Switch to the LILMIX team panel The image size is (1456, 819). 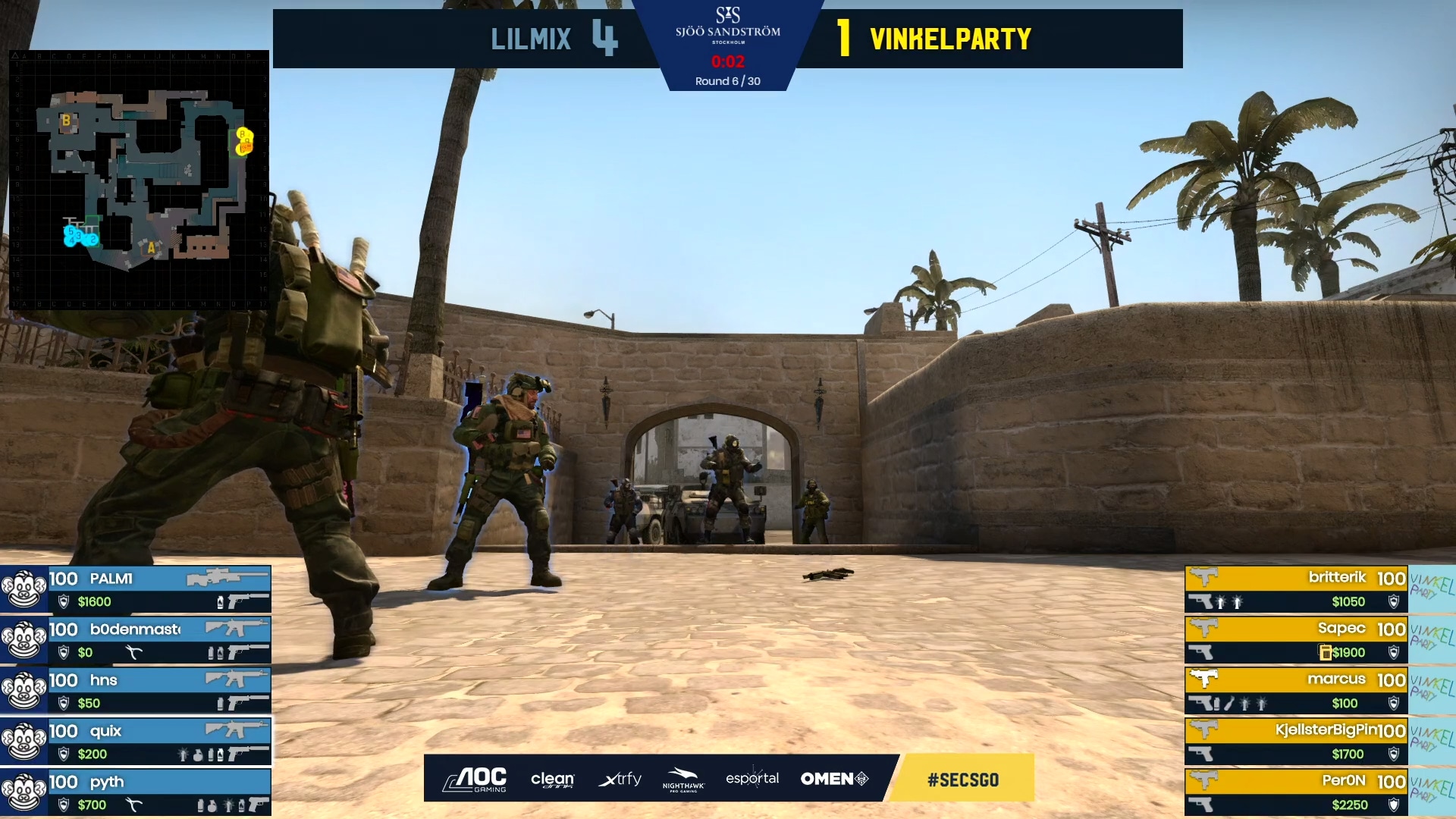point(531,38)
